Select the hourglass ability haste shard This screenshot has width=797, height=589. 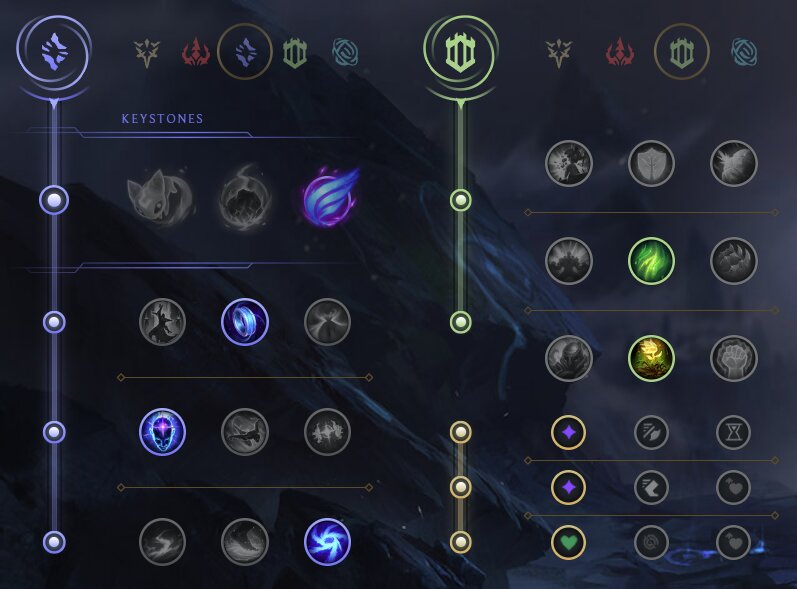[x=733, y=432]
